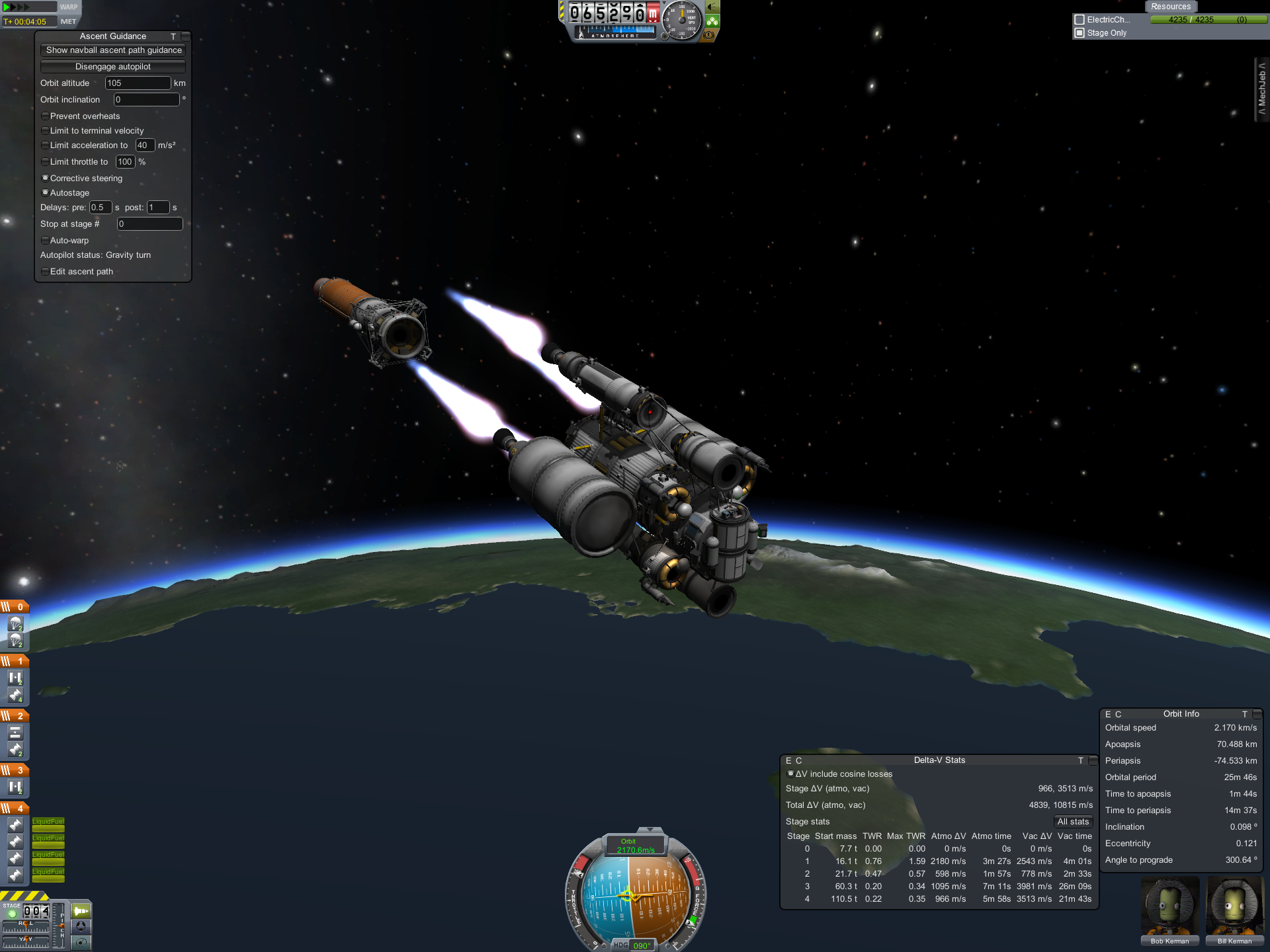The image size is (1270, 952).
Task: Show navball ascent path guidance
Action: (x=113, y=50)
